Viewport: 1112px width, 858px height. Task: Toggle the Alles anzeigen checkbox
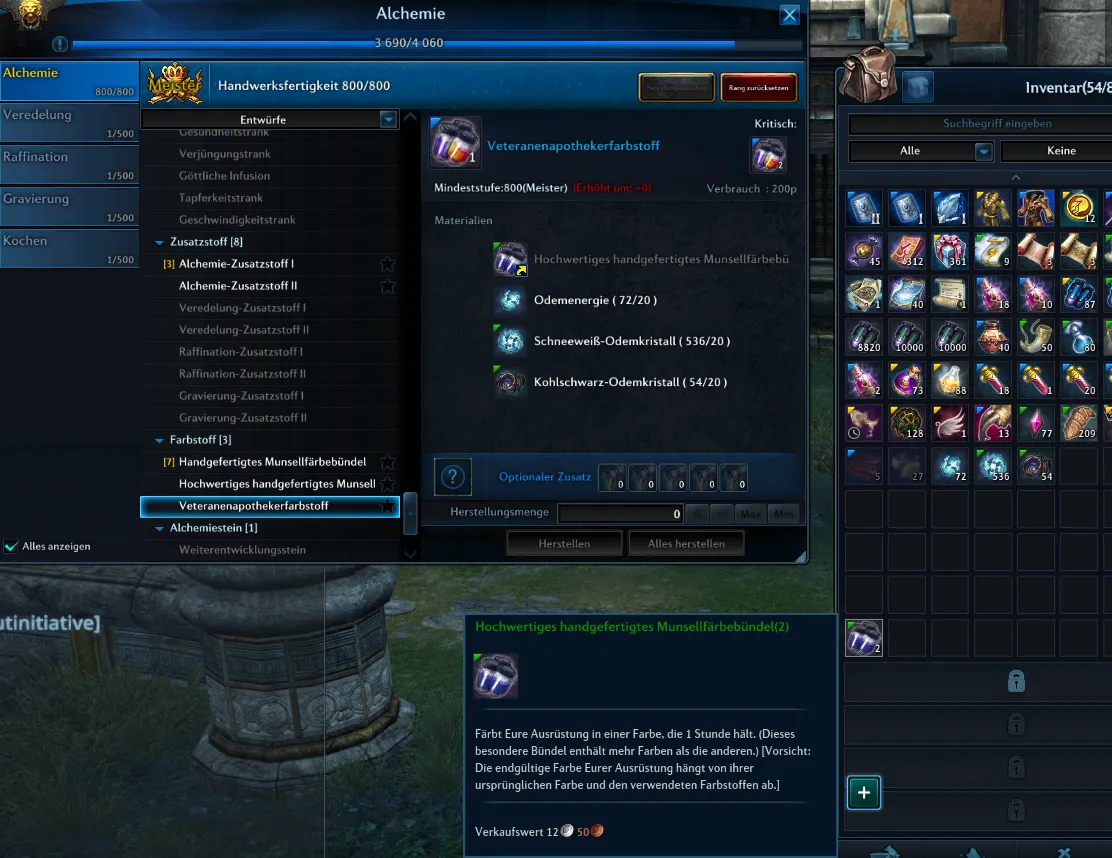click(11, 547)
